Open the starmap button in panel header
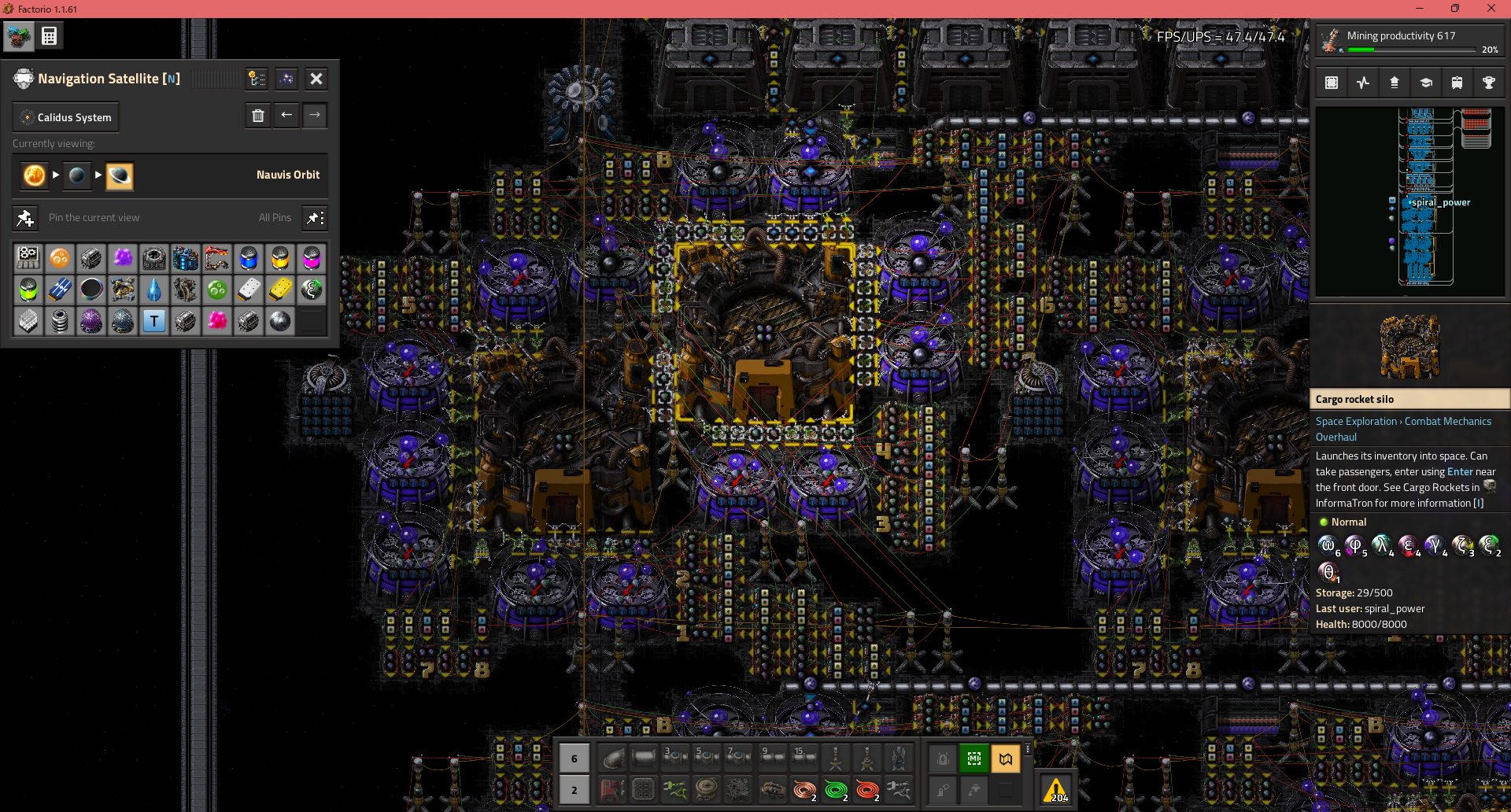This screenshot has width=1511, height=812. coord(286,79)
